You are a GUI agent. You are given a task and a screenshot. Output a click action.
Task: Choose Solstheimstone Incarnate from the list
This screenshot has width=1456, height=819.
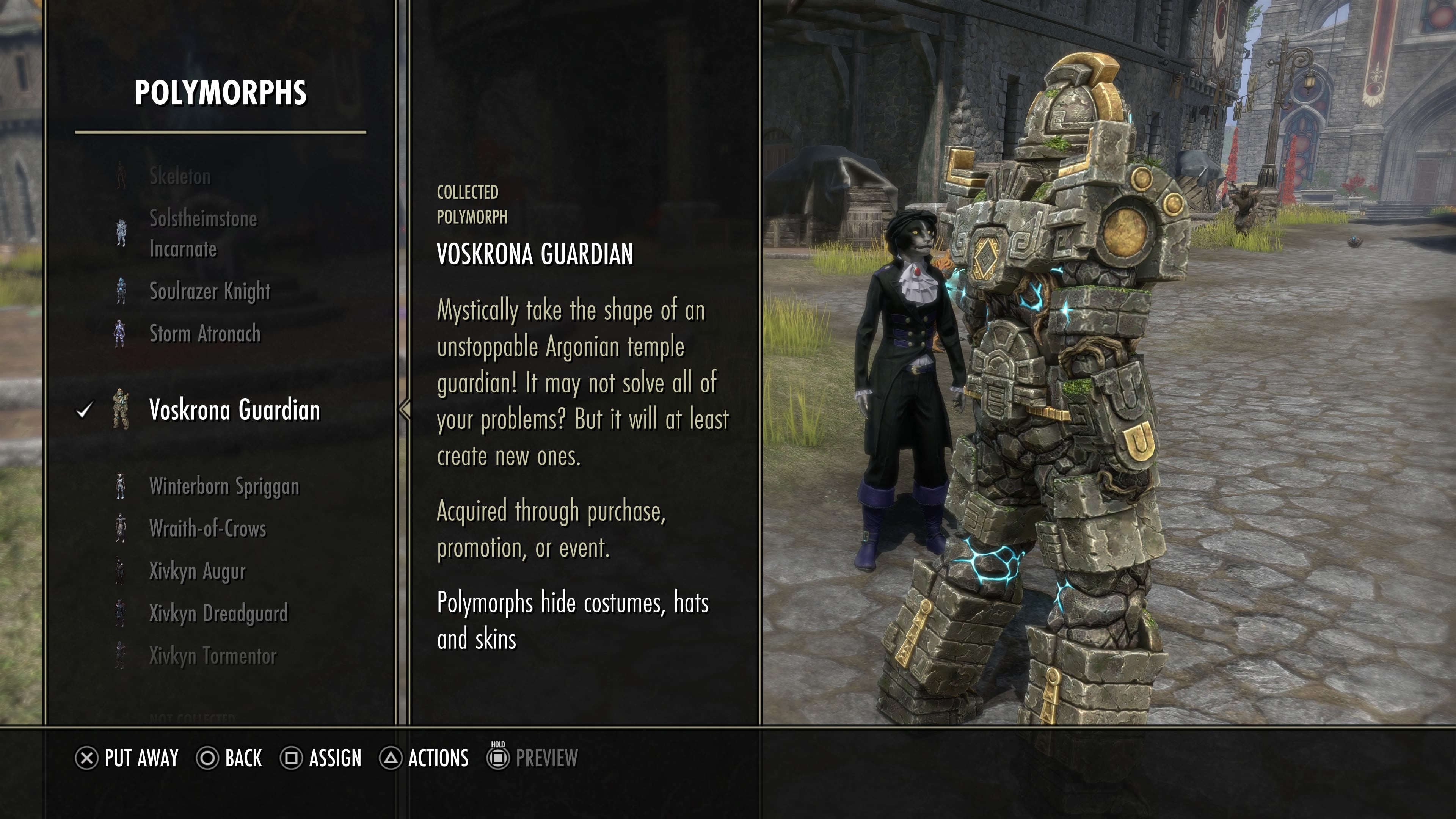(202, 234)
